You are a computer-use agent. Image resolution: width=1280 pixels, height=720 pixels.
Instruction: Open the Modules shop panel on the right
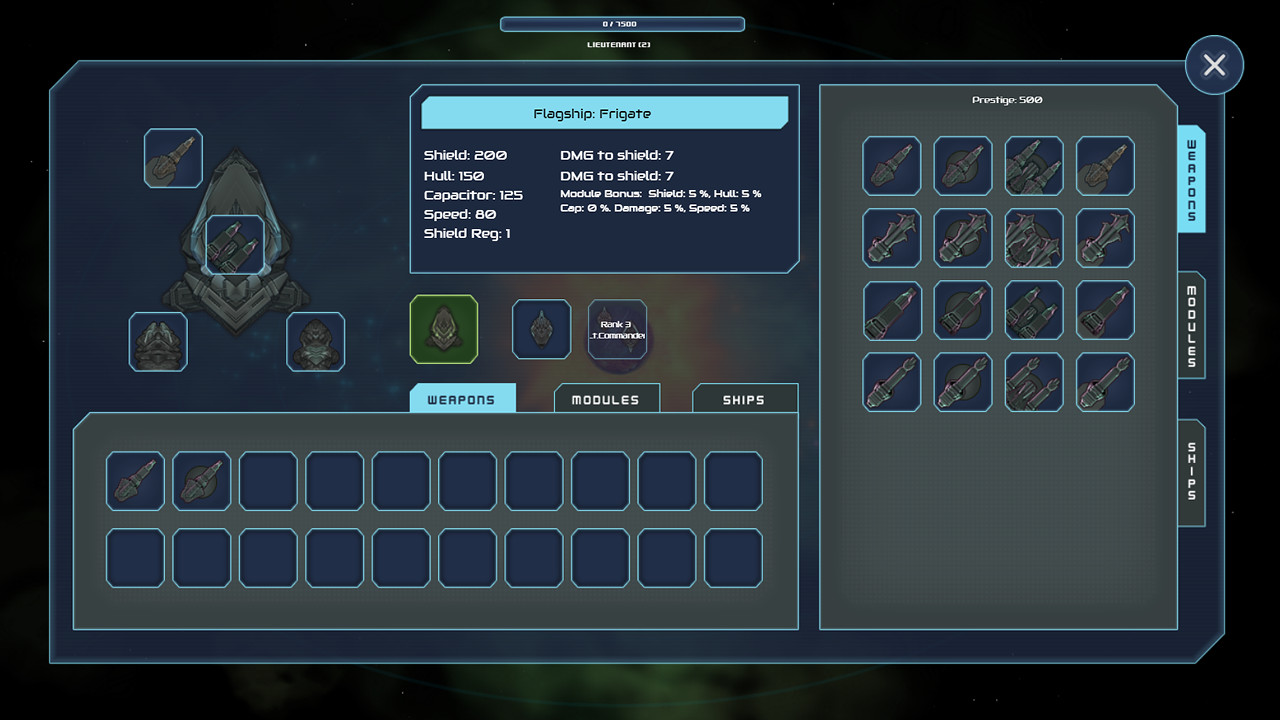click(x=1190, y=327)
